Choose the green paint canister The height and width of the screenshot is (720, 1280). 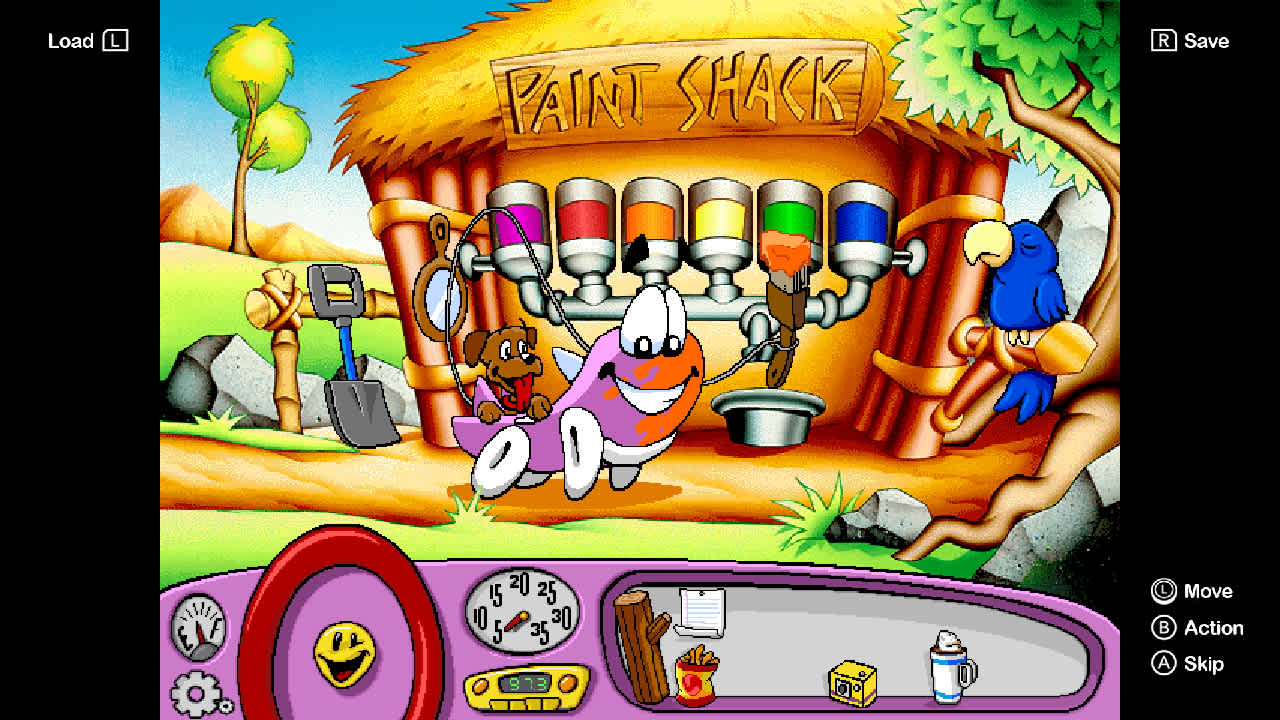tap(789, 210)
